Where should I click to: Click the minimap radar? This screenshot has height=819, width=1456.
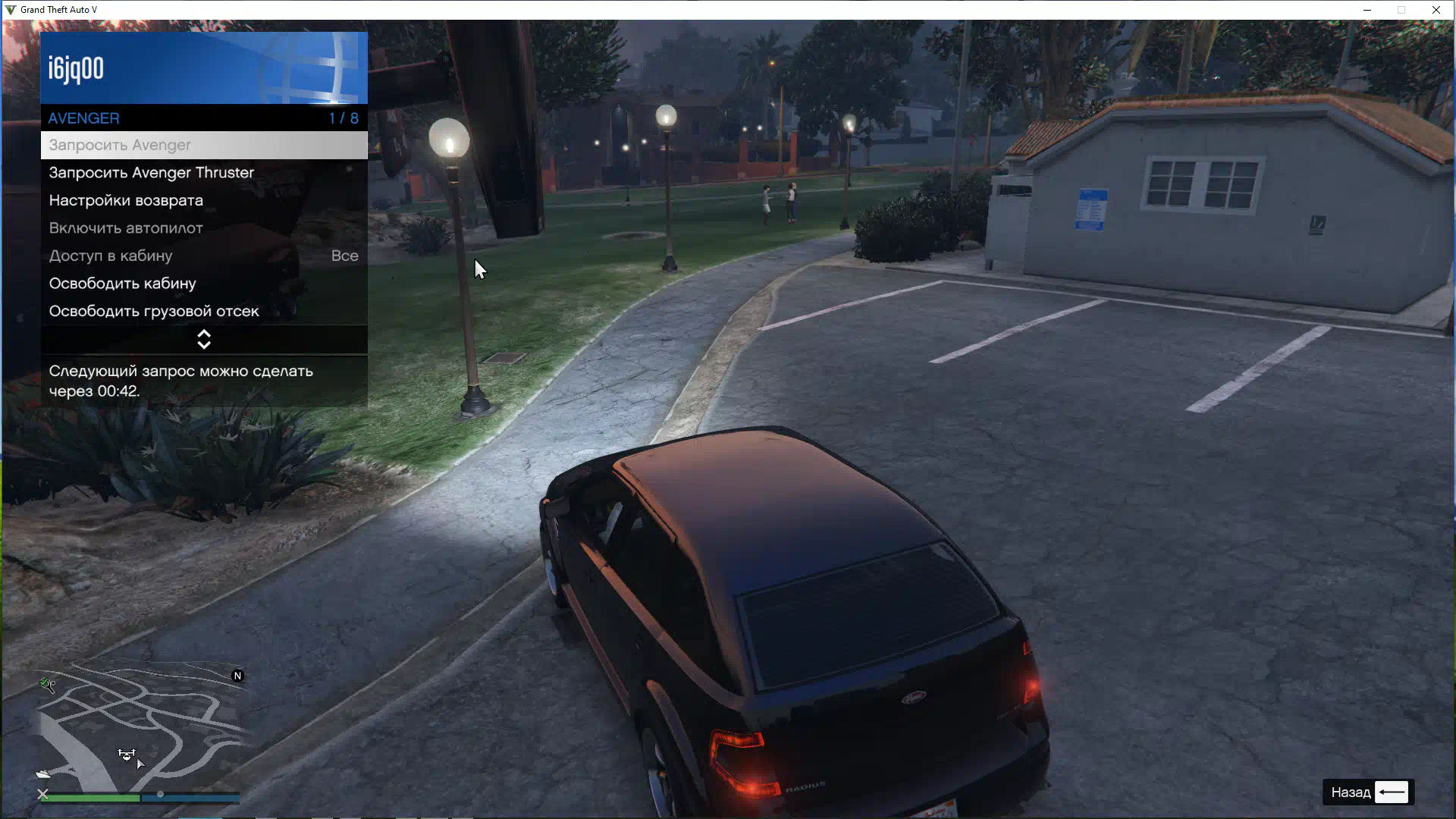pyautogui.click(x=140, y=726)
